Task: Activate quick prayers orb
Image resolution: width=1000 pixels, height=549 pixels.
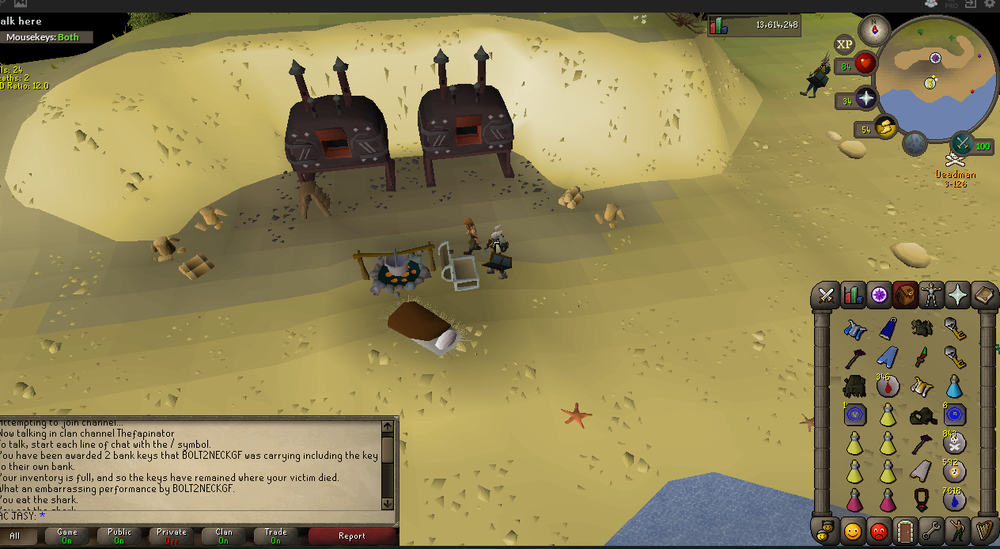Action: click(865, 98)
